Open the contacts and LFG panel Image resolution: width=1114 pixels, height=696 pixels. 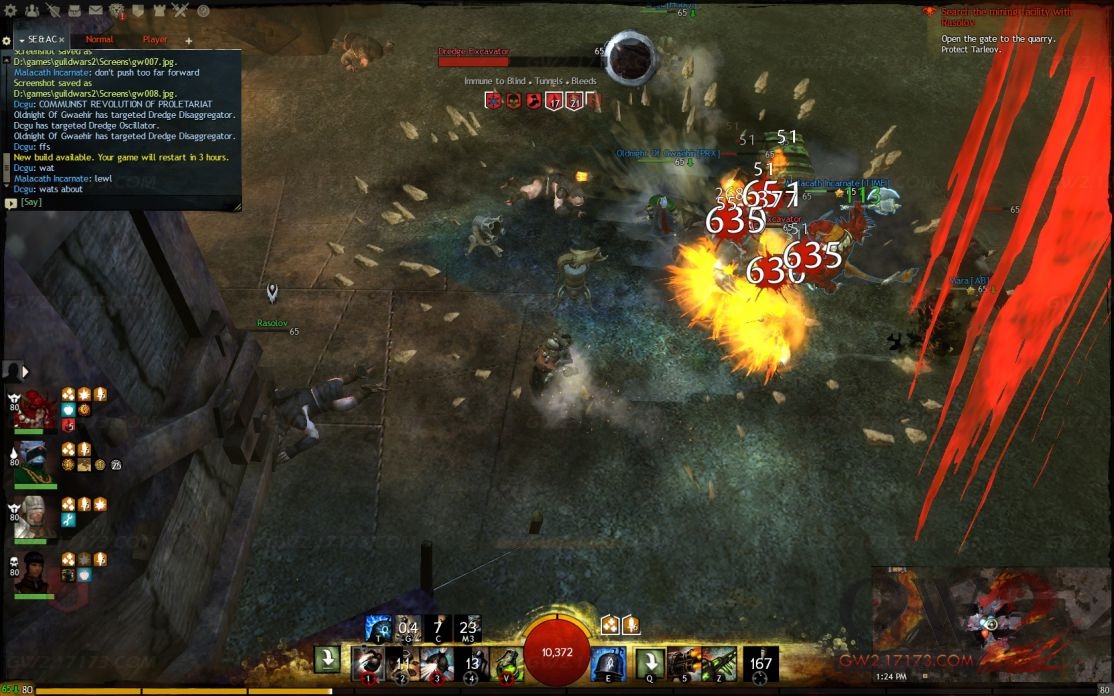coord(31,11)
